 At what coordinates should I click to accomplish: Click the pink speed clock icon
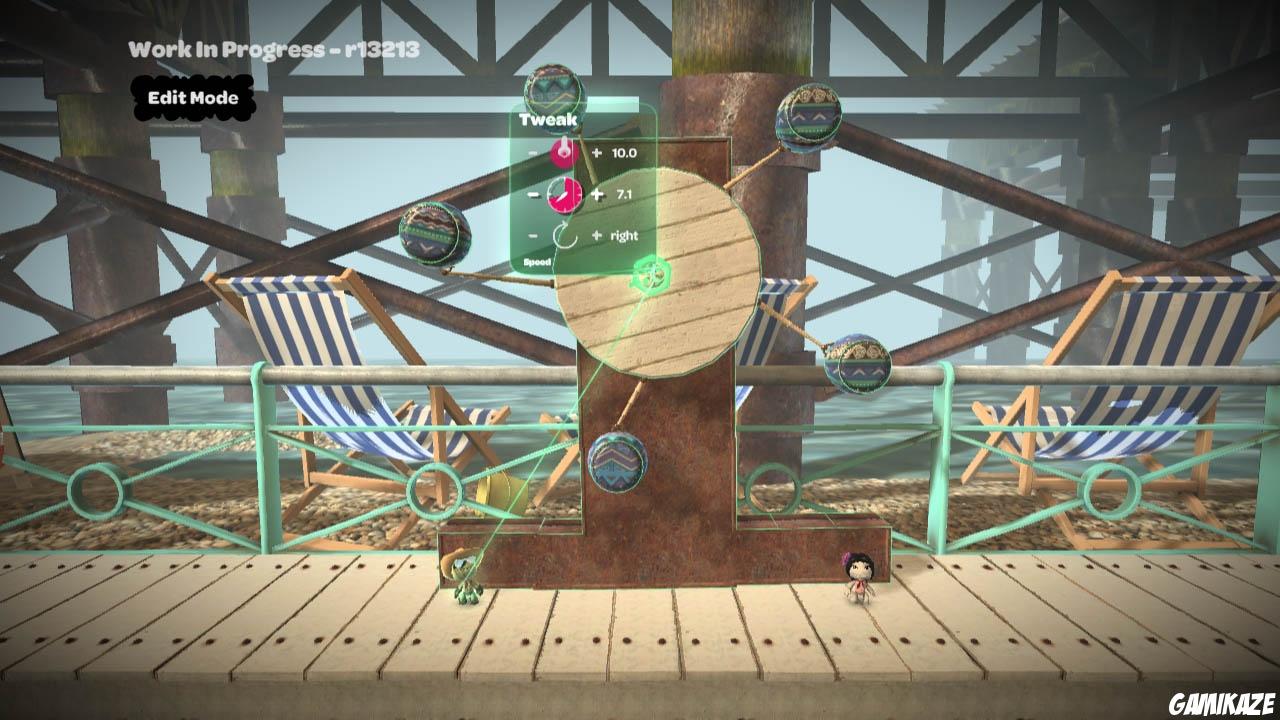(565, 194)
